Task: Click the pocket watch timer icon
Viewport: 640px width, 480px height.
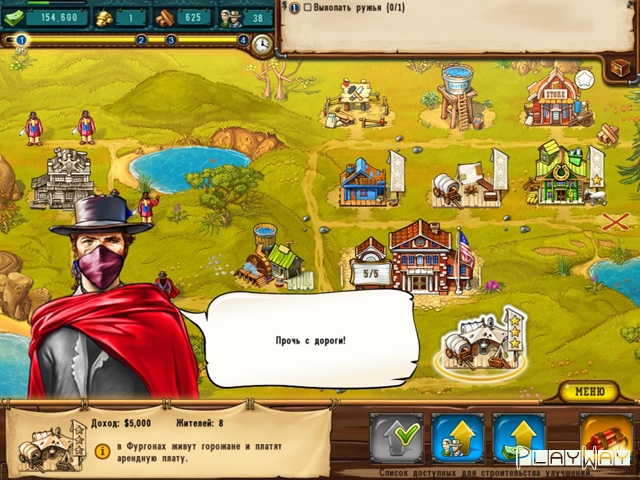Action: (x=262, y=45)
